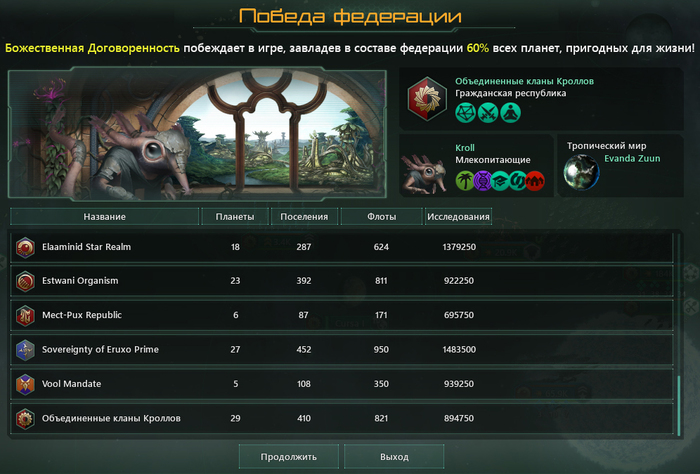The width and height of the screenshot is (700, 474).
Task: Sort empires by Планеты column
Action: point(235,216)
